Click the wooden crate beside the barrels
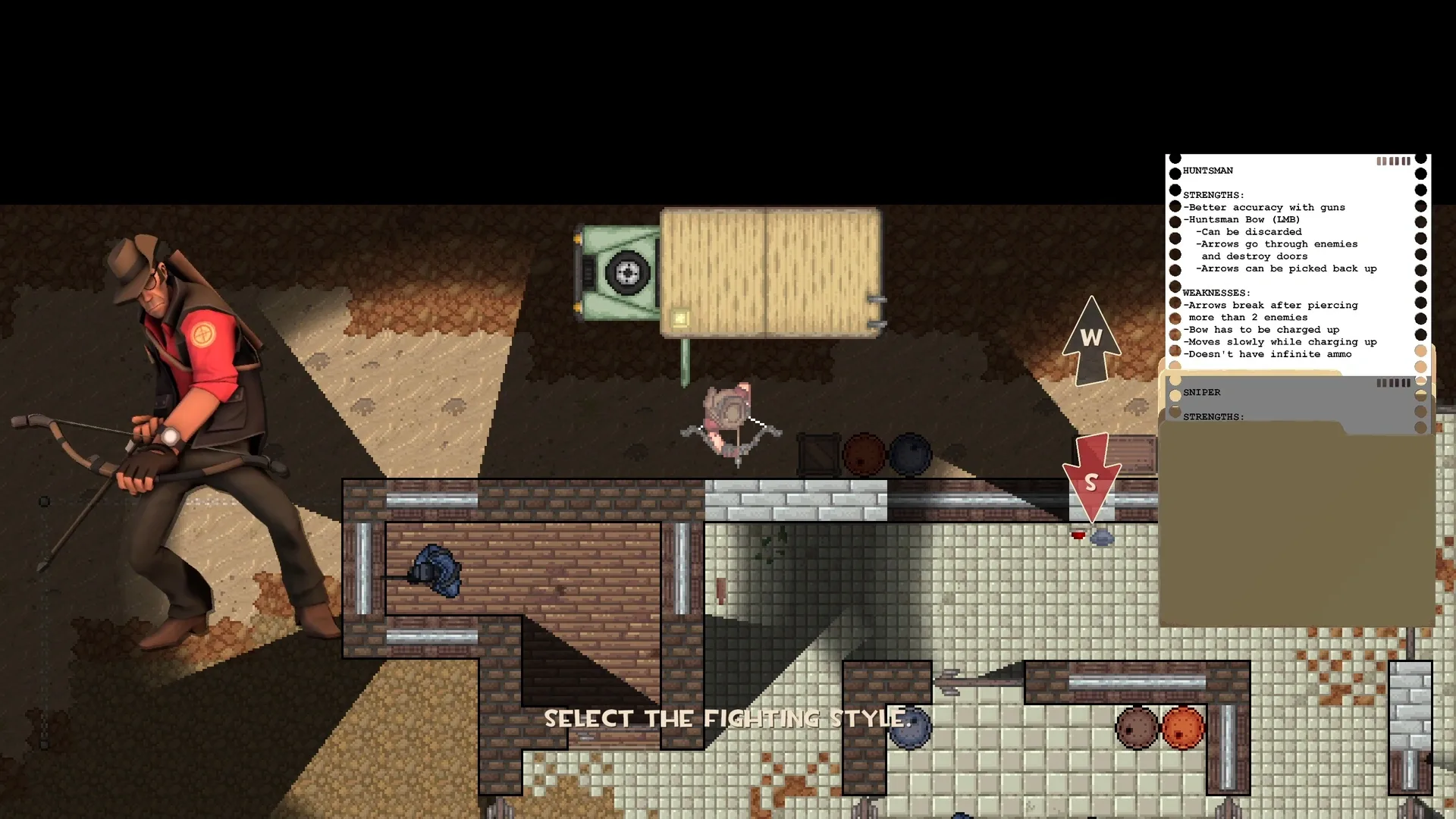Screen dimensions: 1456x819 (819, 455)
